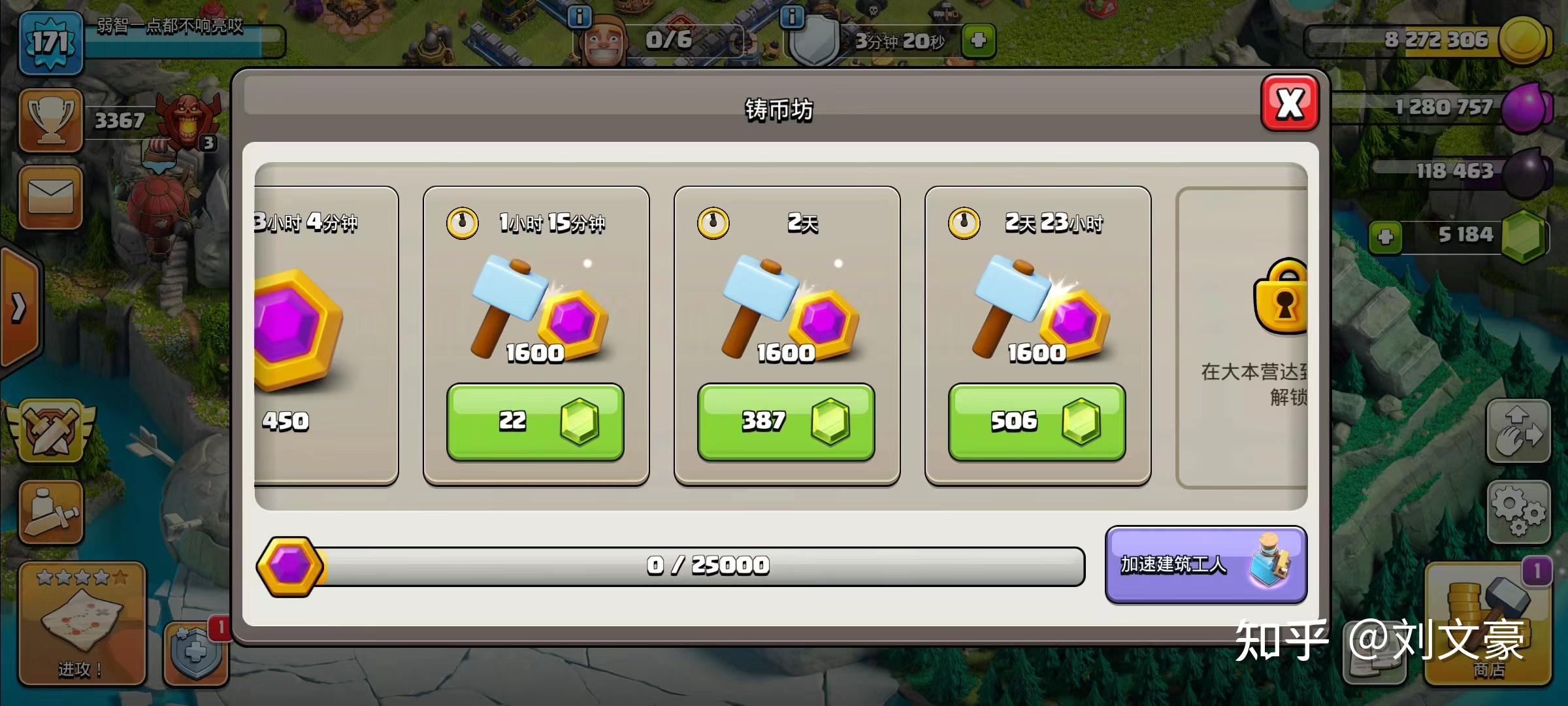This screenshot has width=1568, height=706.
Task: Open the blue shield reinforcement icon
Action: [x=195, y=652]
